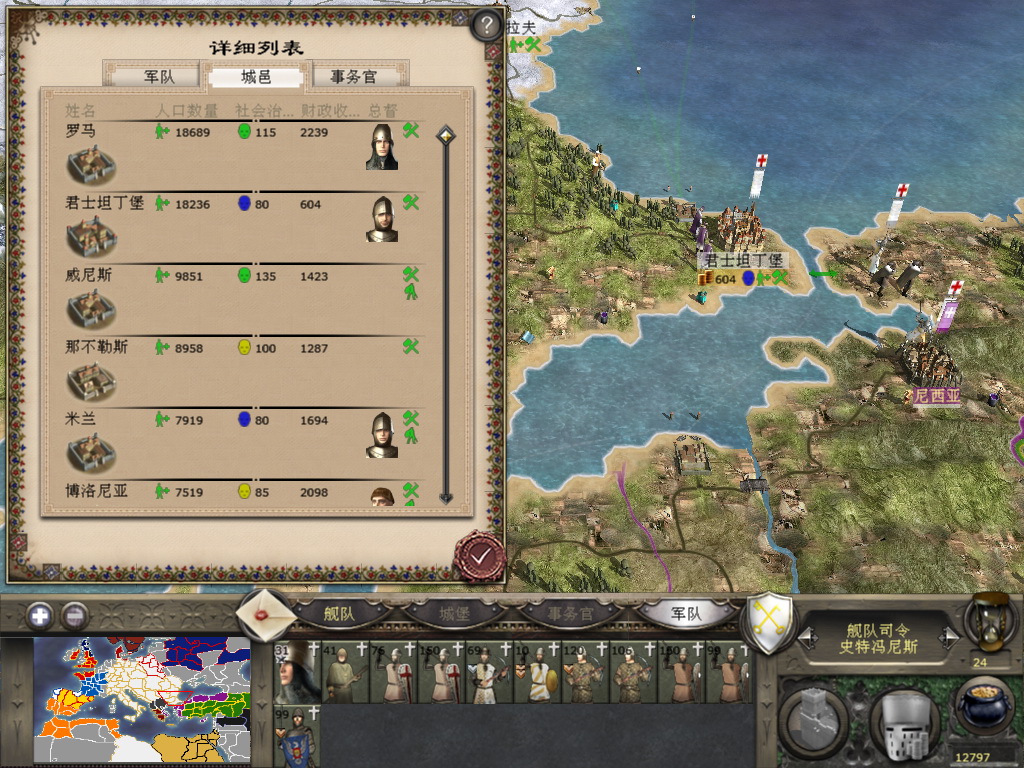Close the list with the red checkmark button
The image size is (1024, 768).
tap(478, 555)
